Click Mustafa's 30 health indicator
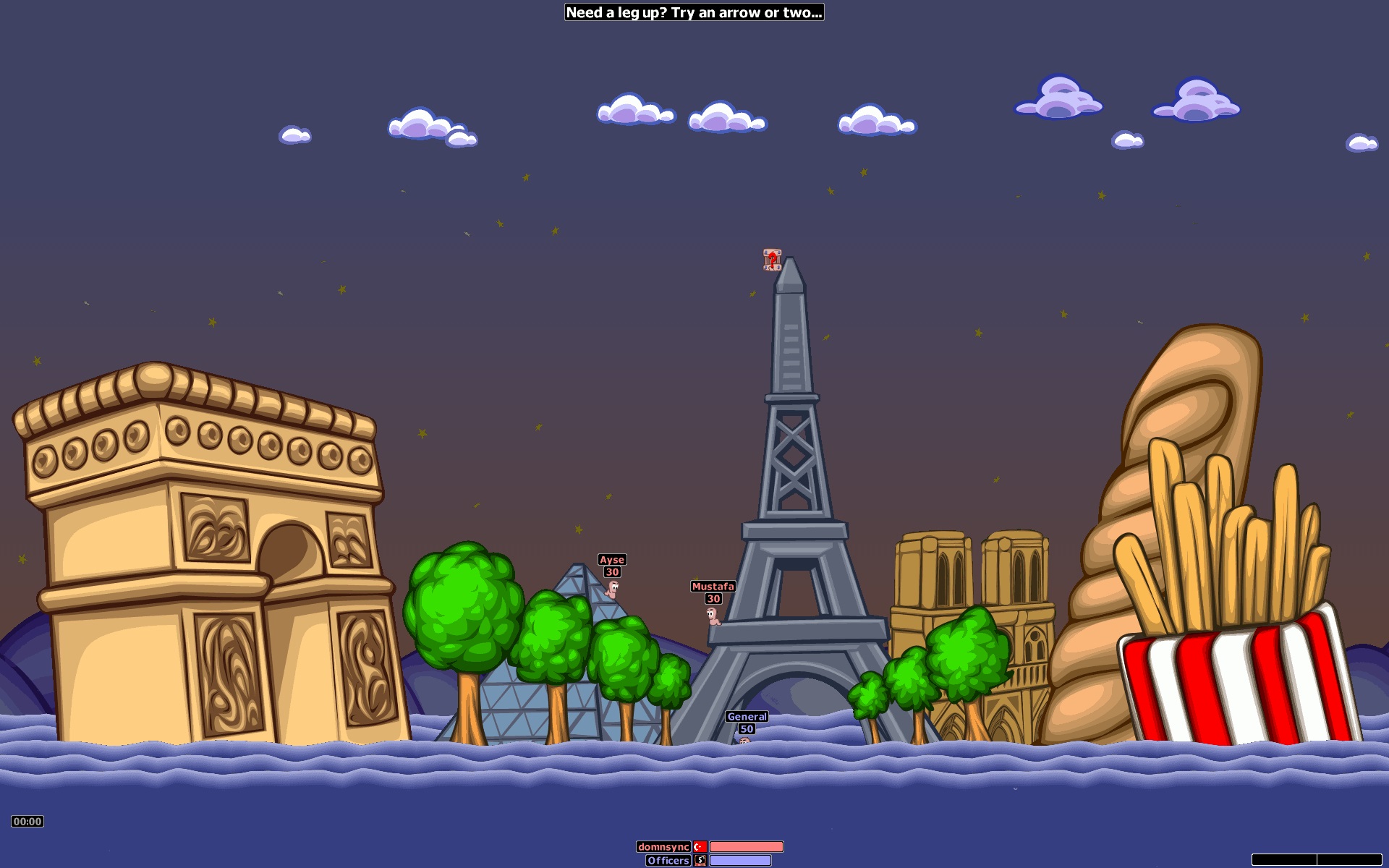This screenshot has width=1389, height=868. [712, 598]
